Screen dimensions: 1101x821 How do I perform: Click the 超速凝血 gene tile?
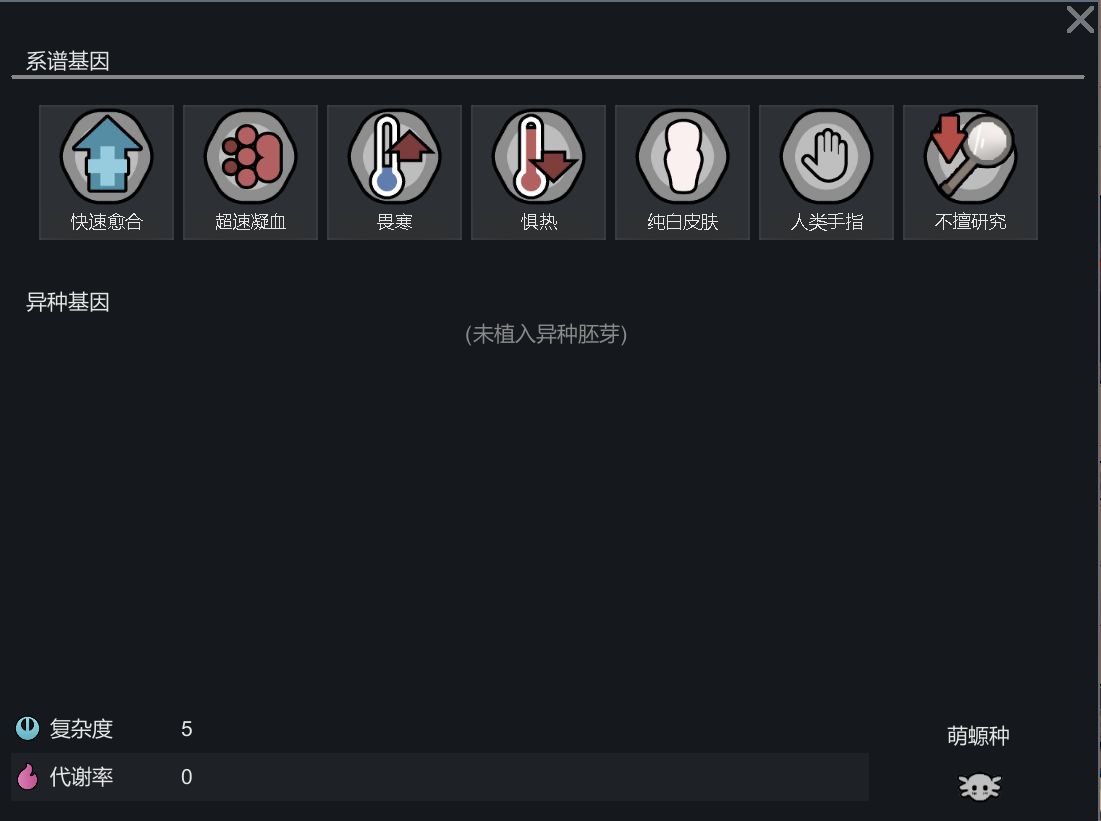250,172
